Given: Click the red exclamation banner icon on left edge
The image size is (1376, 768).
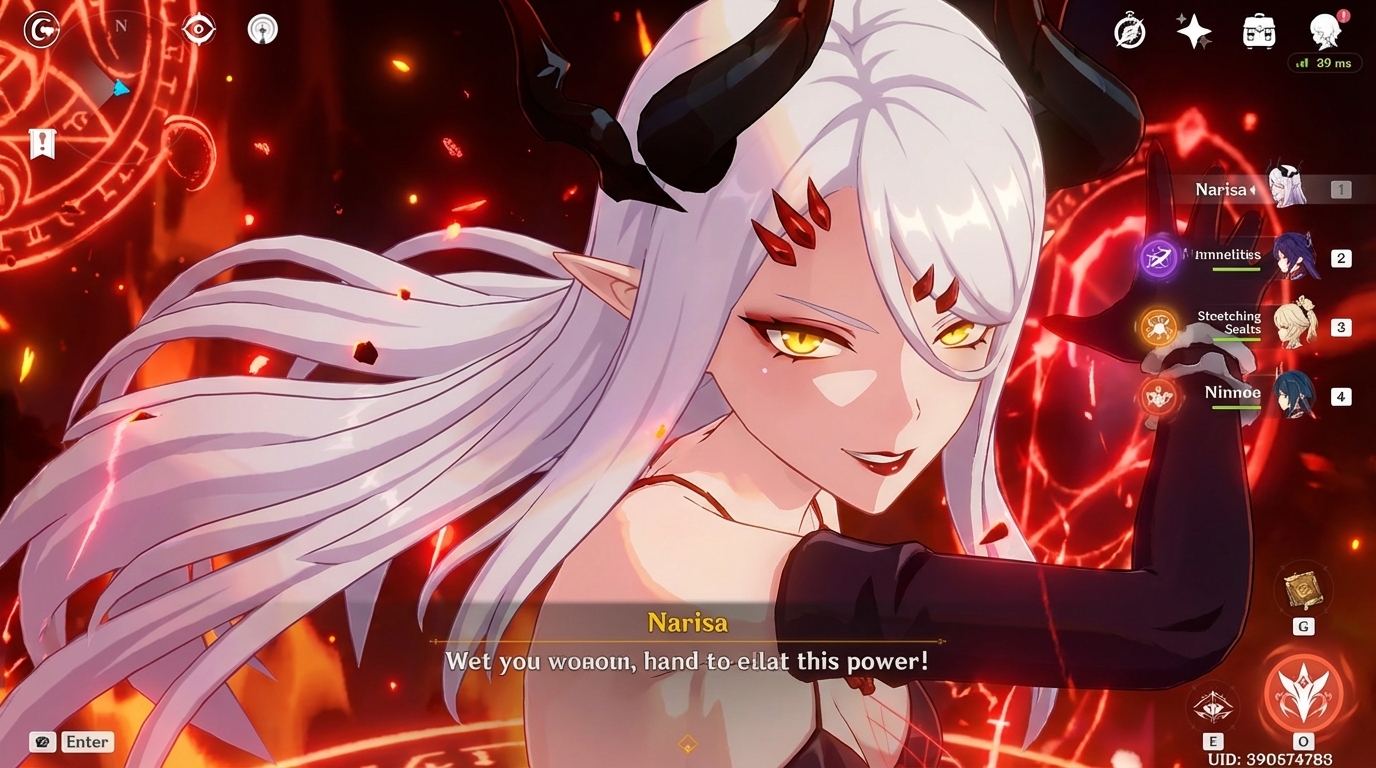Looking at the screenshot, I should [x=40, y=143].
